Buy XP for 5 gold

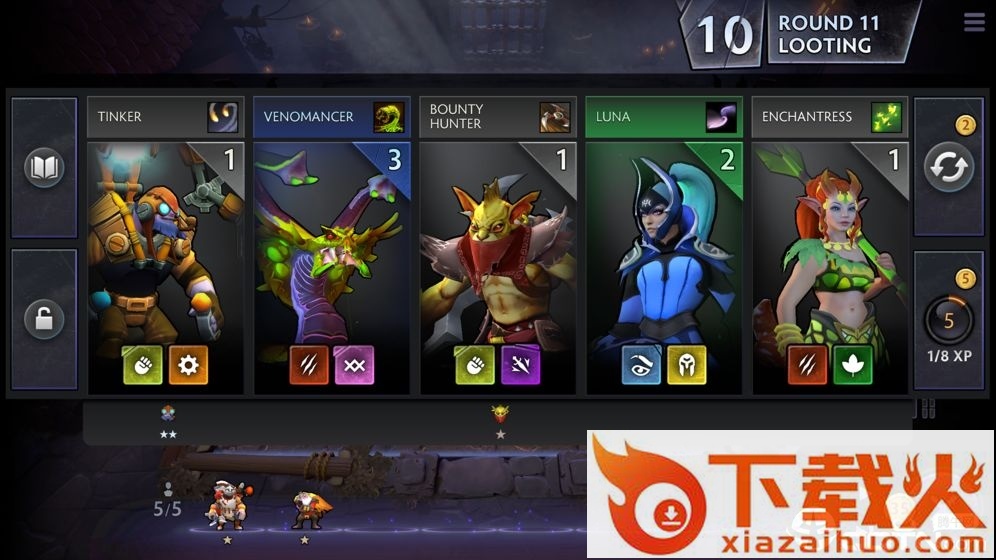coord(948,320)
